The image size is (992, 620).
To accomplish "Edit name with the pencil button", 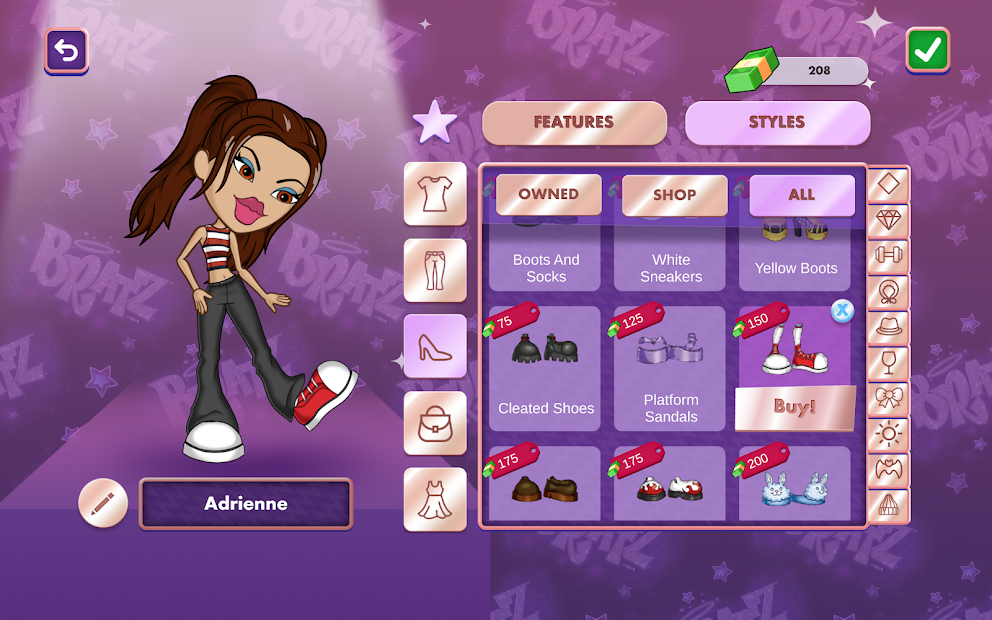I will tap(103, 503).
